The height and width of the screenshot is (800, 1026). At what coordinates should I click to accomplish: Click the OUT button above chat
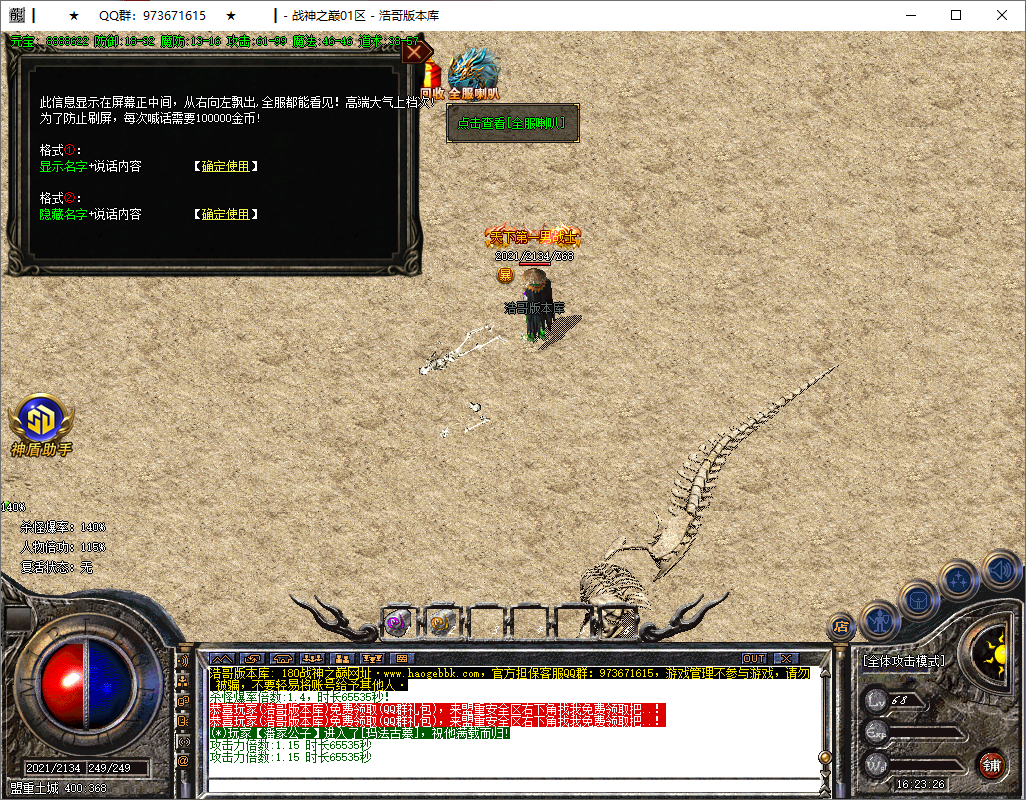(x=754, y=658)
